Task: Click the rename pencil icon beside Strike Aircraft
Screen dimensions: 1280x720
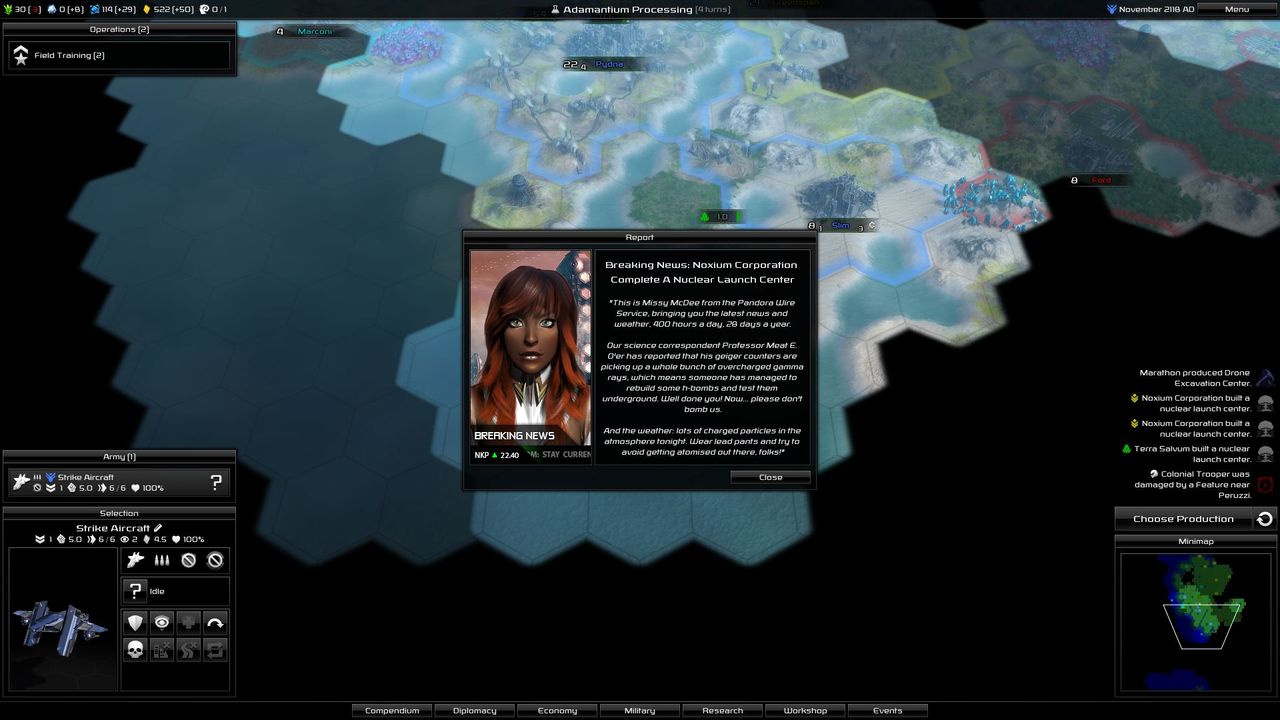Action: point(160,527)
